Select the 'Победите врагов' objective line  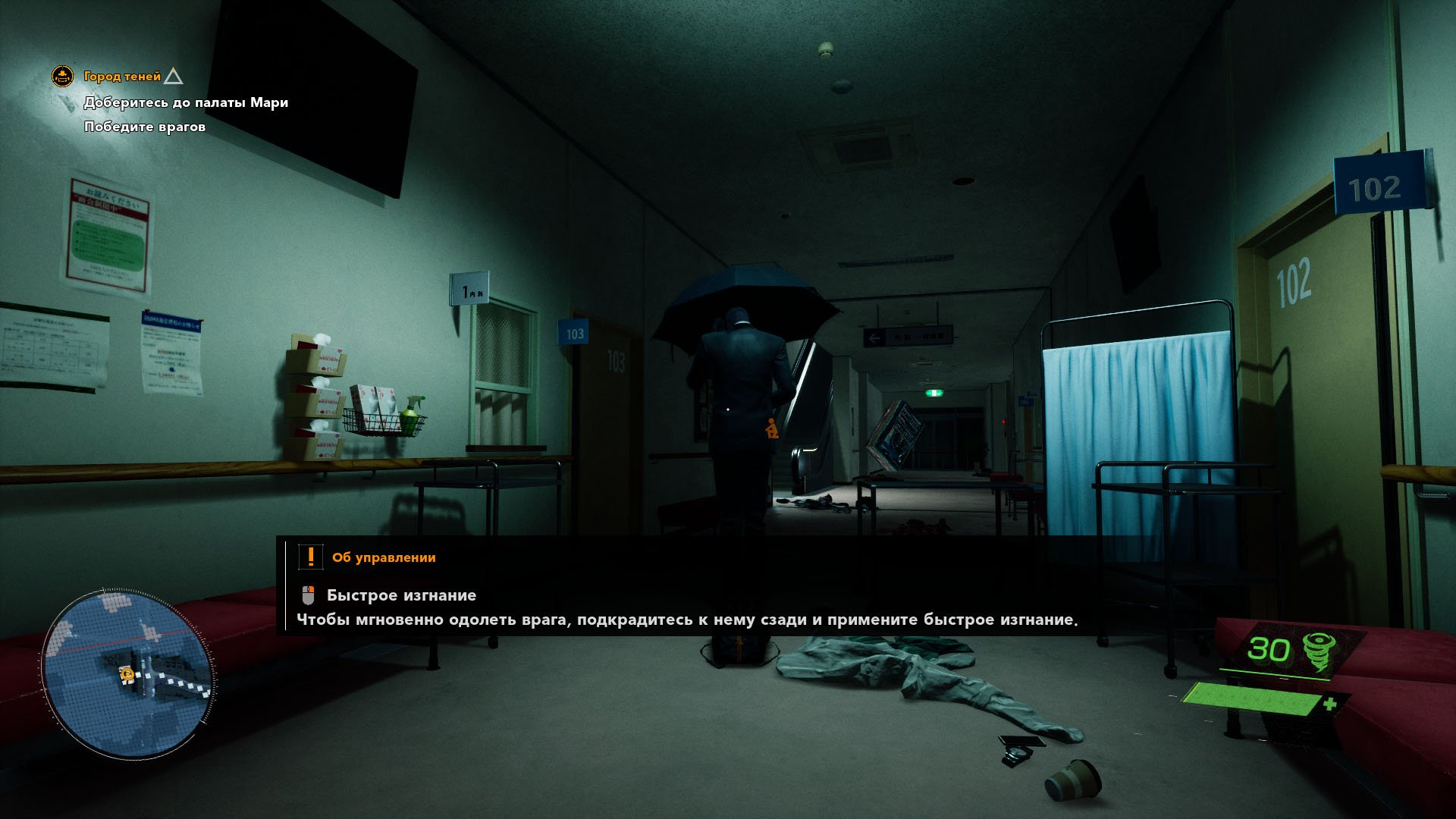[x=145, y=127]
